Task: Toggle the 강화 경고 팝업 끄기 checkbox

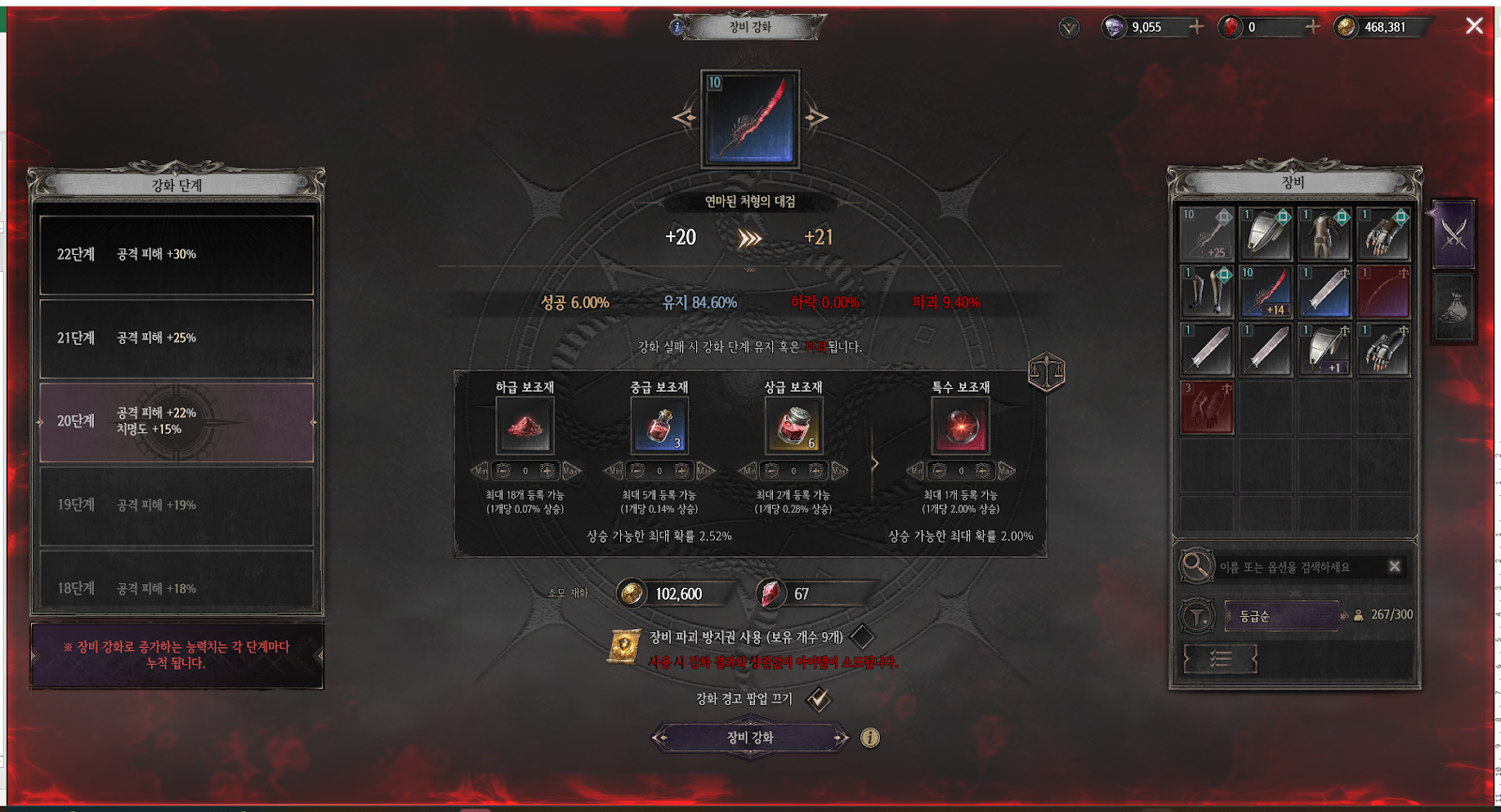Action: pyautogui.click(x=818, y=699)
